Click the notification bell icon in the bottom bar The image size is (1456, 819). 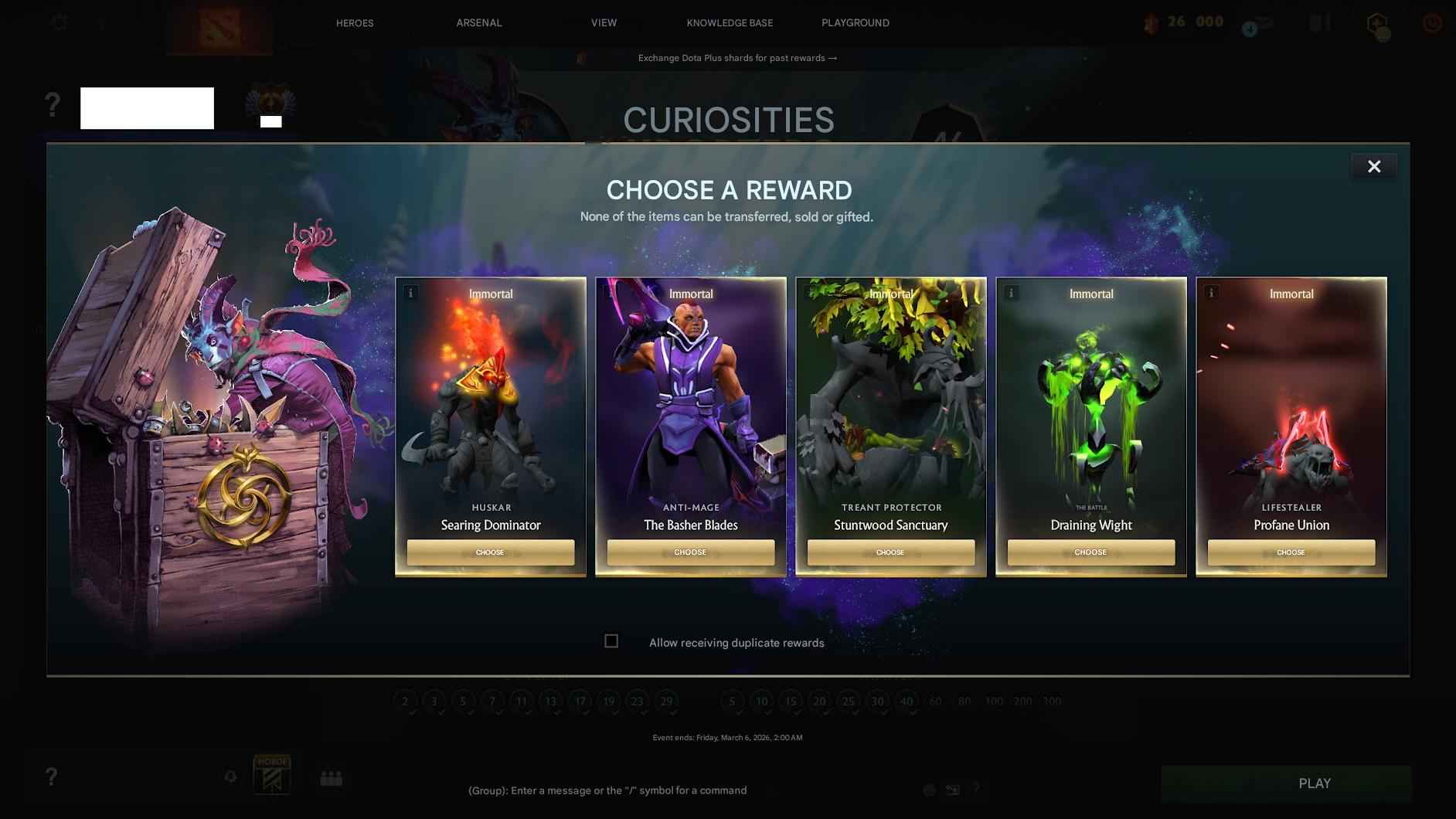coord(230,777)
